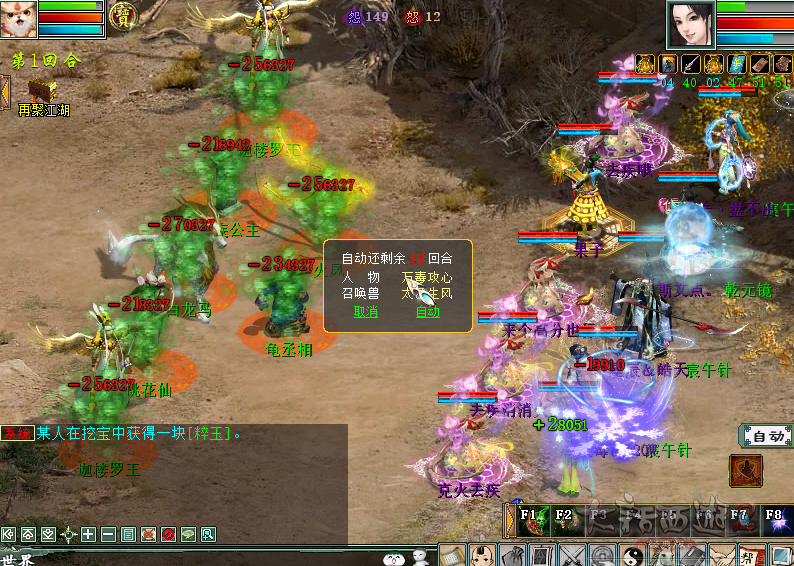Image resolution: width=794 pixels, height=566 pixels.
Task: Cancel auto-battle with the 取消 option
Action: click(x=366, y=312)
